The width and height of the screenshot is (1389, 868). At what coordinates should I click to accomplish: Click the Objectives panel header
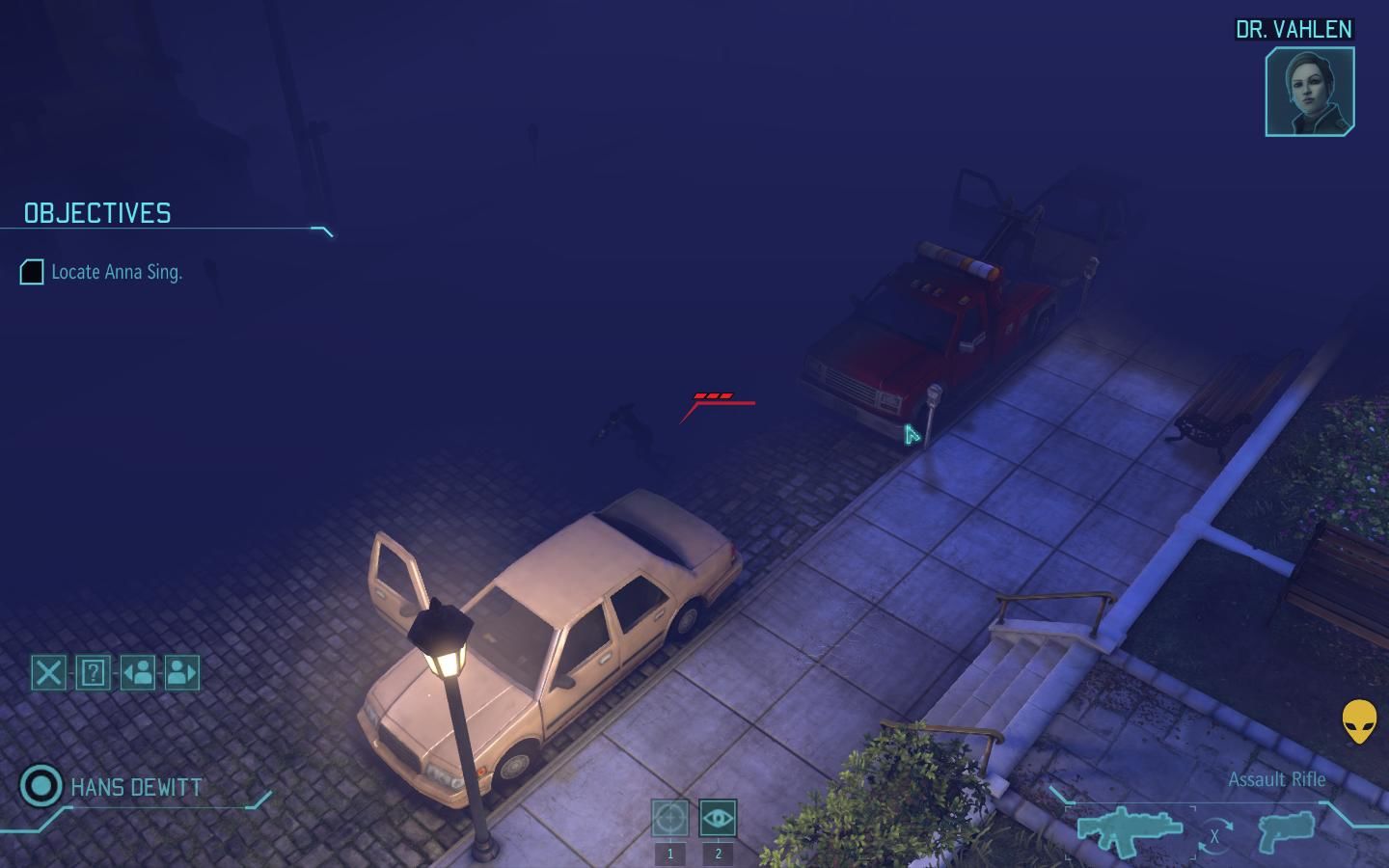95,213
